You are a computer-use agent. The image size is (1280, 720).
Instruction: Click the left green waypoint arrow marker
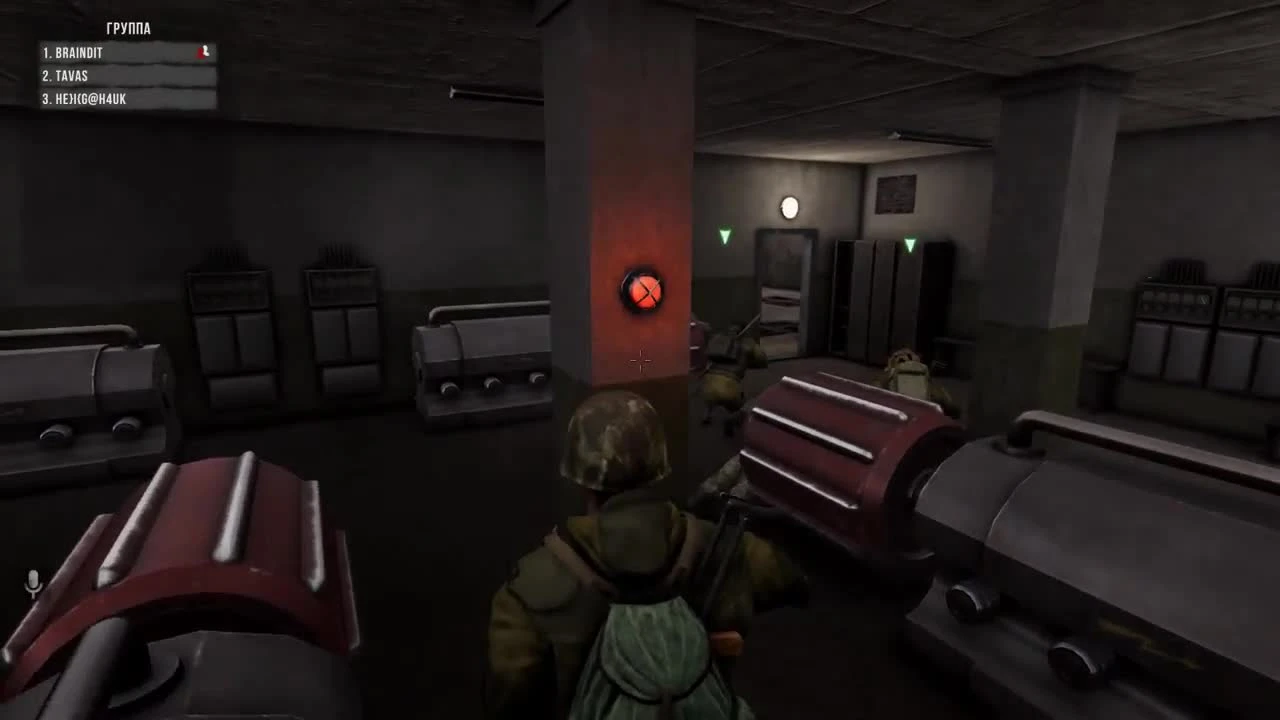724,236
